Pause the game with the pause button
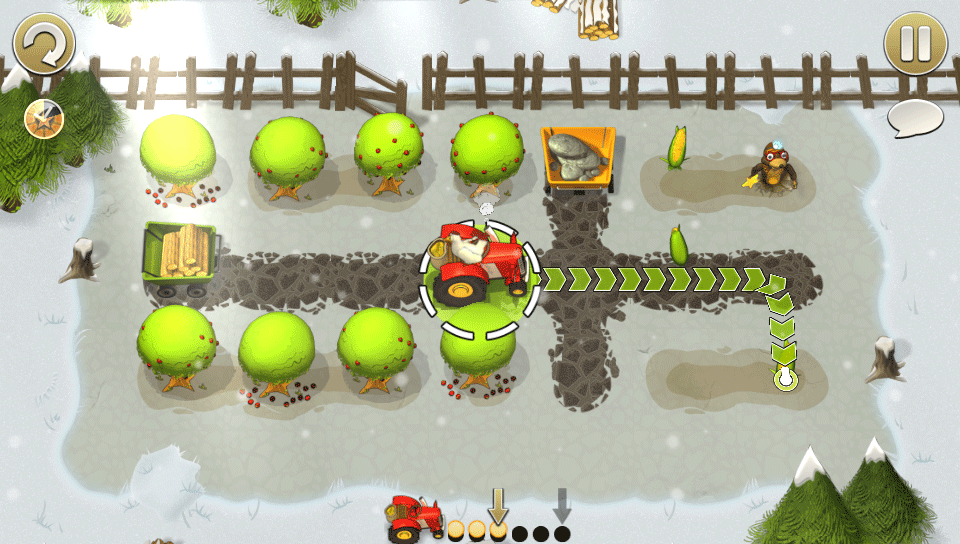 pos(915,43)
